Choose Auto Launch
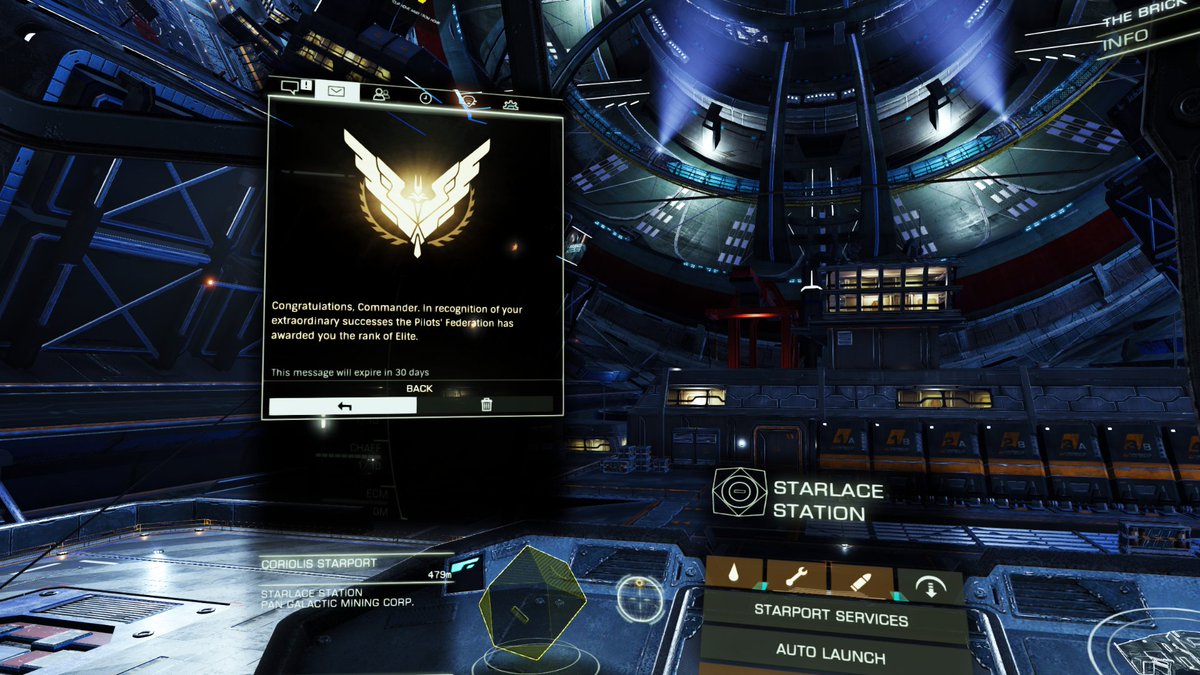 831,657
